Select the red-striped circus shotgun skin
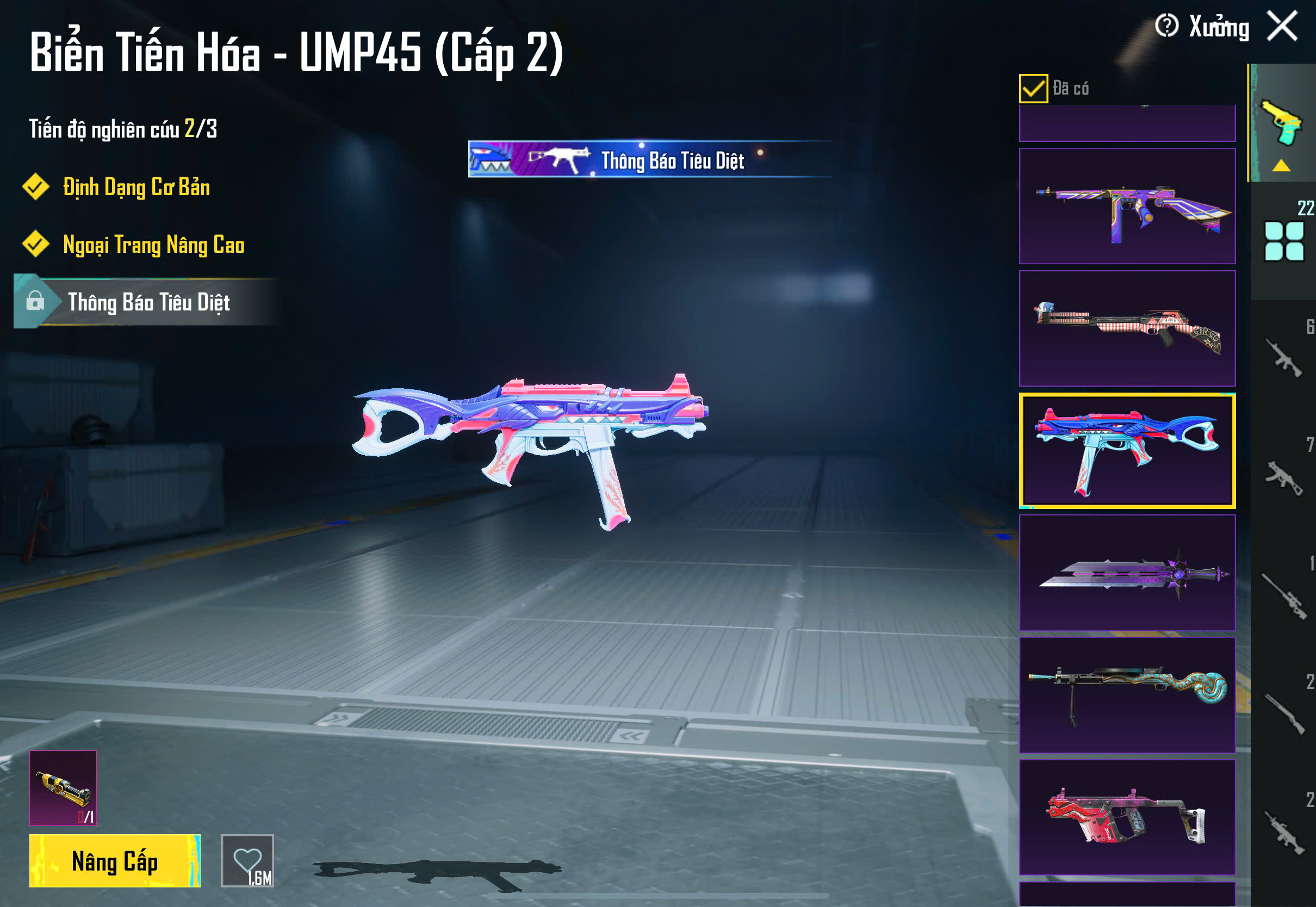1316x907 pixels. (x=1127, y=328)
